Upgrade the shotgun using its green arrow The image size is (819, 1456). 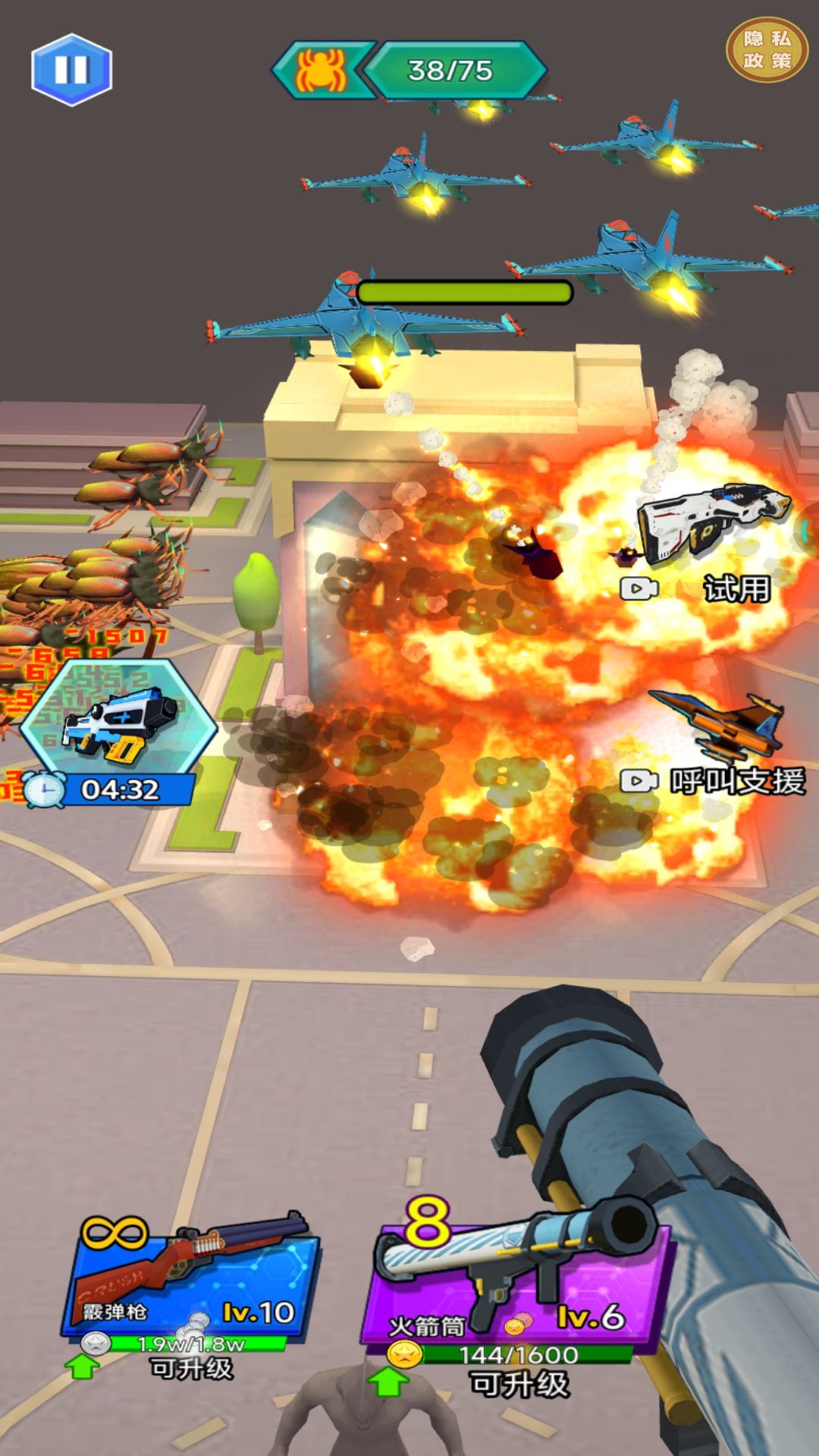click(83, 1367)
